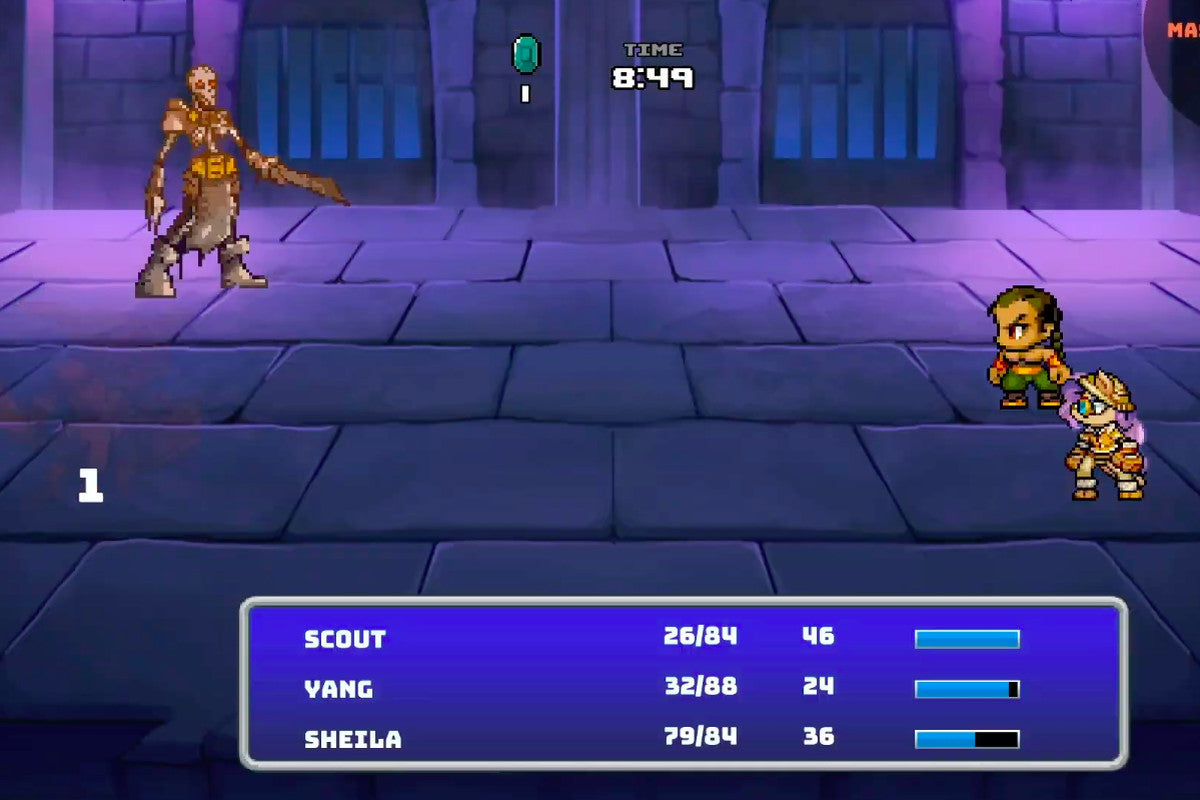Pick Sheila's row in the party panel

pyautogui.click(x=353, y=739)
